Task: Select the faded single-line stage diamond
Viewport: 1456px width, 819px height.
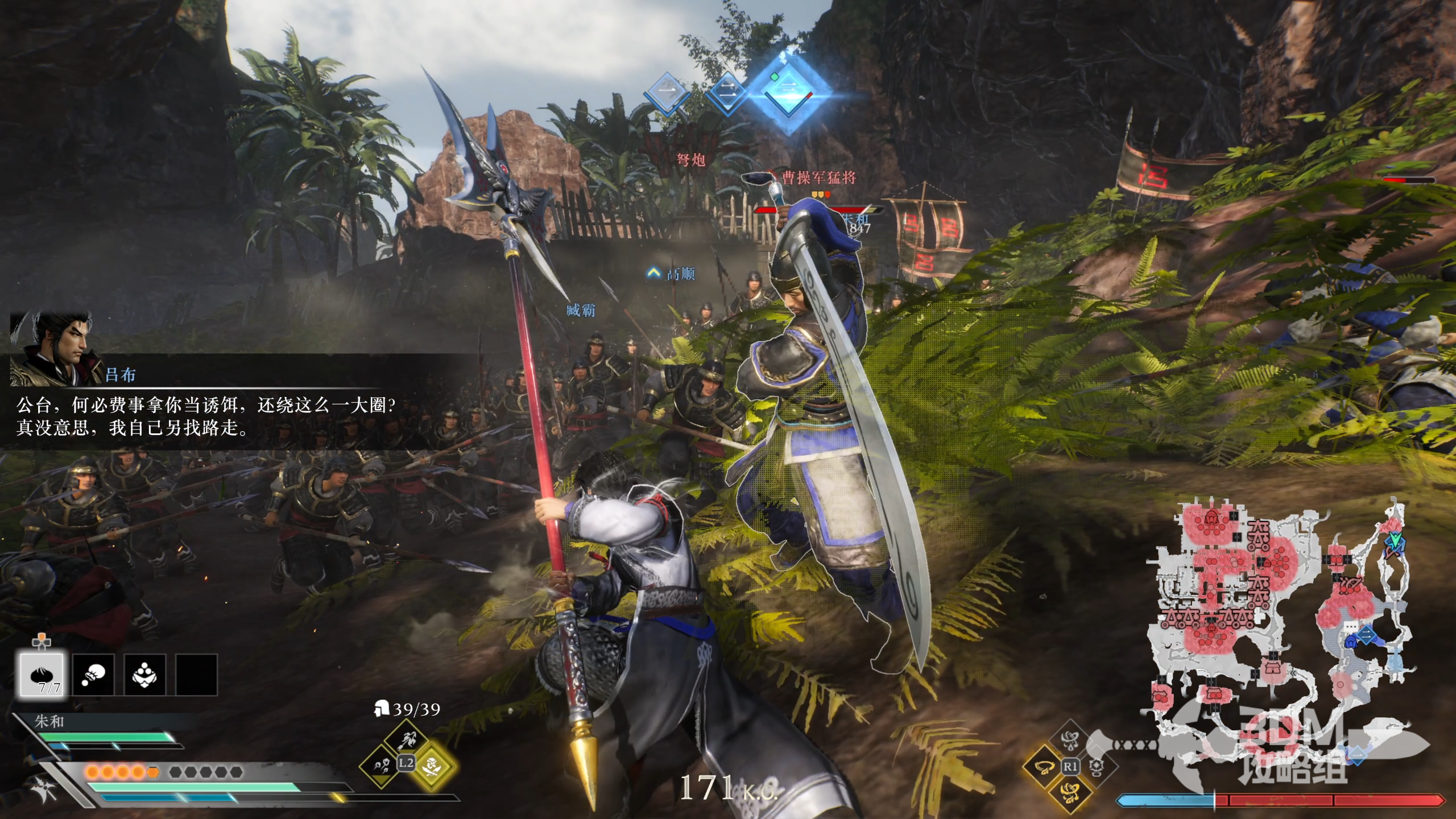Action: pos(668,91)
